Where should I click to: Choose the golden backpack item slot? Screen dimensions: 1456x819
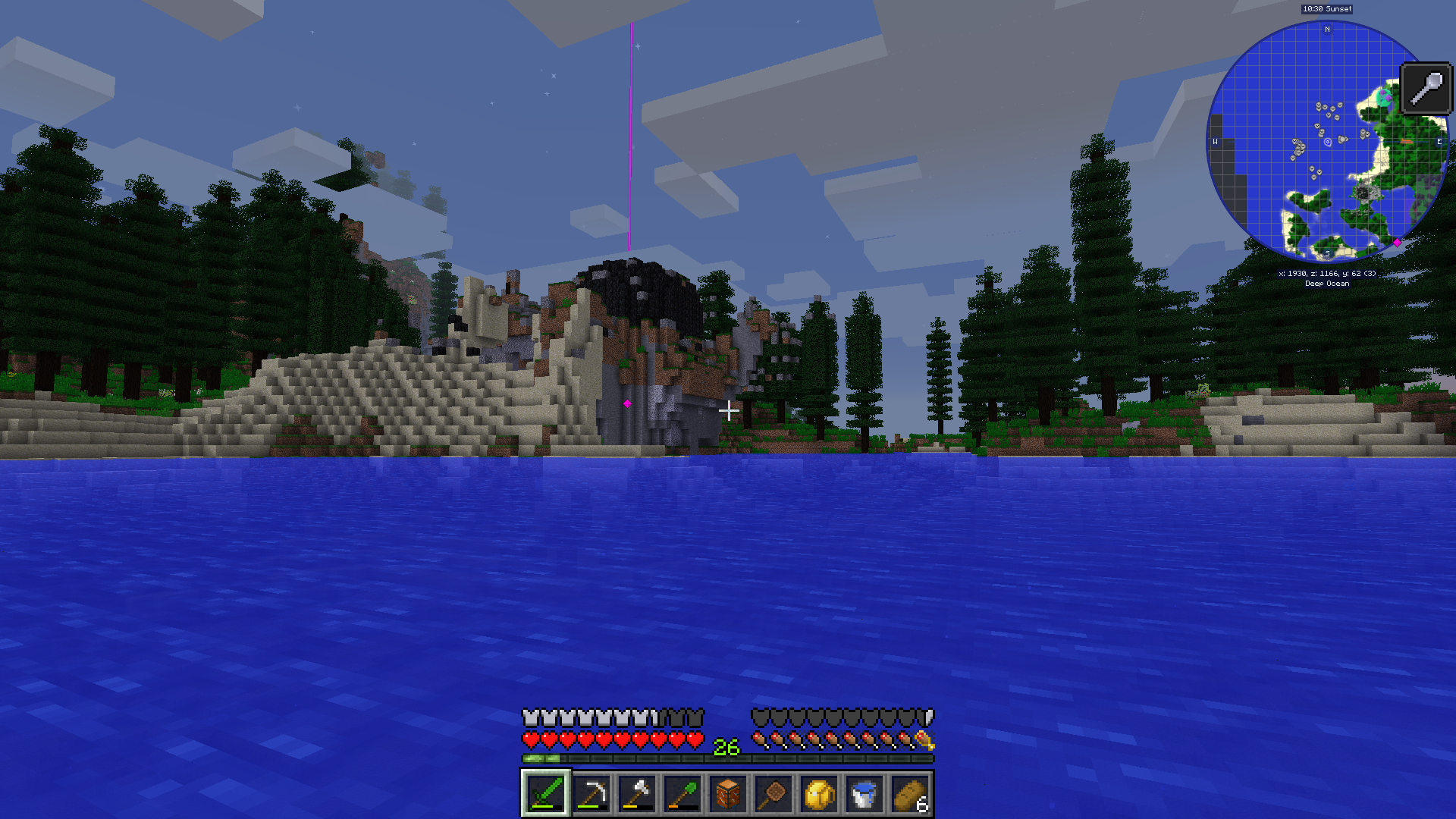(818, 794)
